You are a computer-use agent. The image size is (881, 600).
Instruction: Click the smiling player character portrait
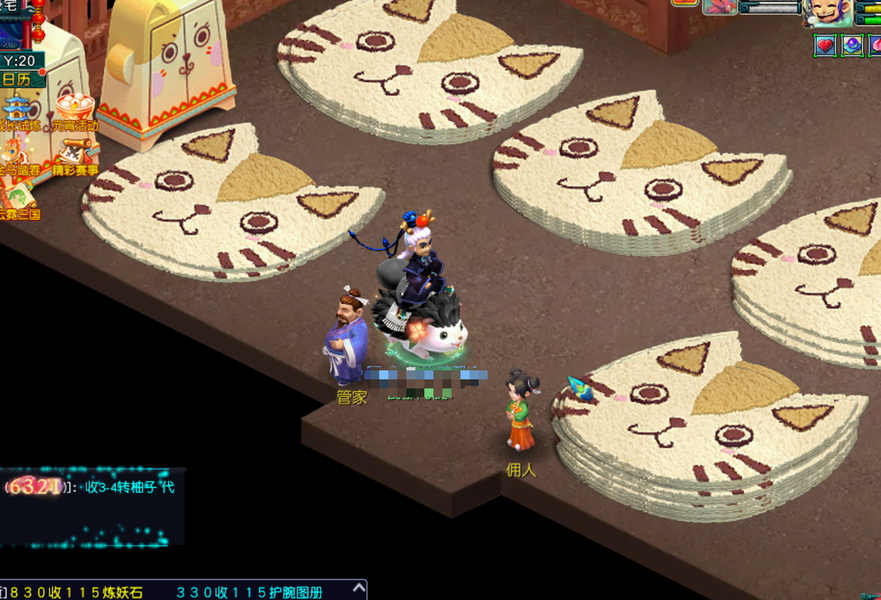[x=829, y=12]
